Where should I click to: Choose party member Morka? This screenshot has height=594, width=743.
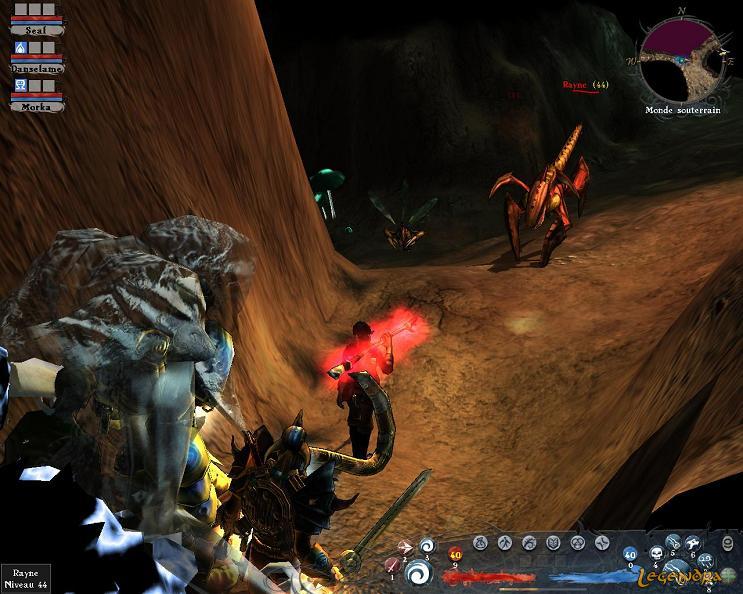[36, 105]
